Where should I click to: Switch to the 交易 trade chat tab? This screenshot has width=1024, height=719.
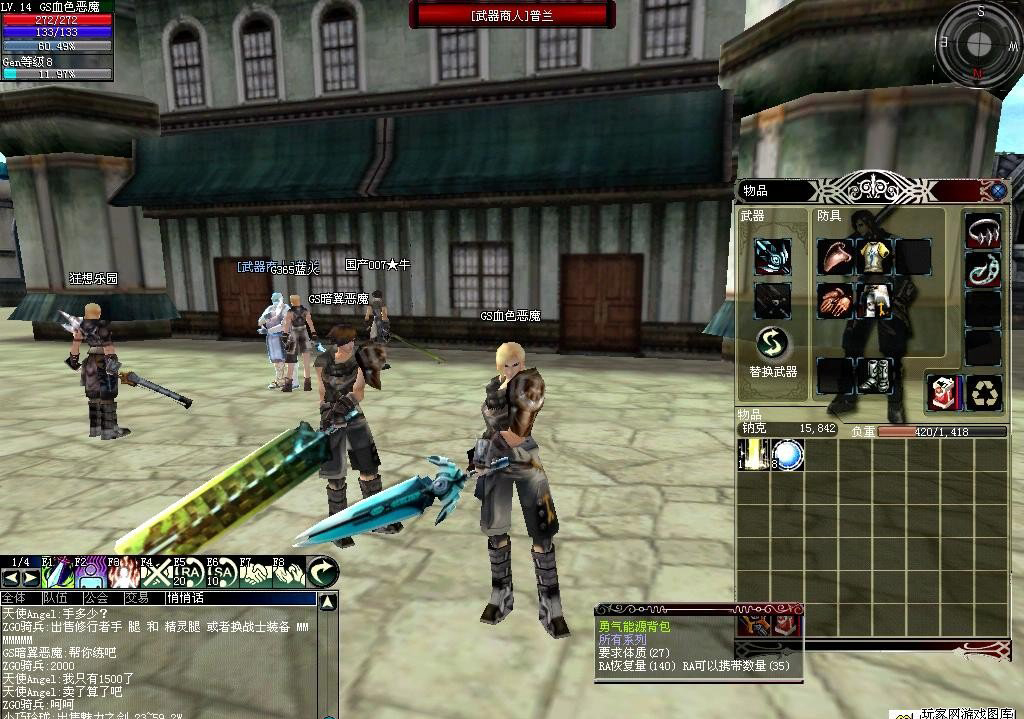tap(137, 598)
